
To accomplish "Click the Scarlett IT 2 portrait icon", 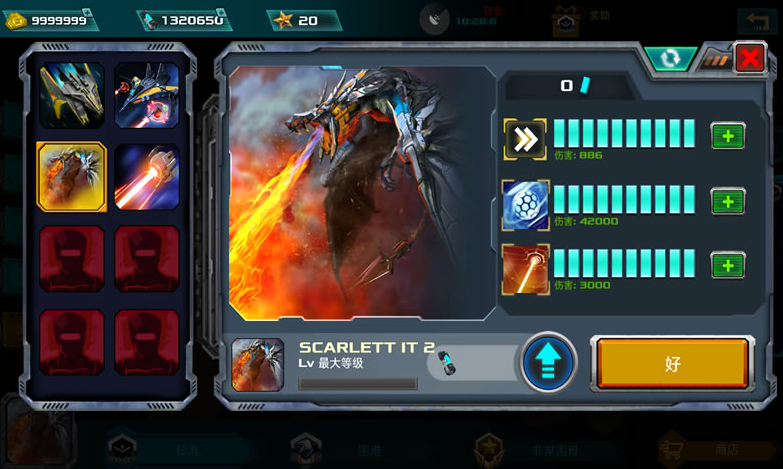I will [x=257, y=364].
